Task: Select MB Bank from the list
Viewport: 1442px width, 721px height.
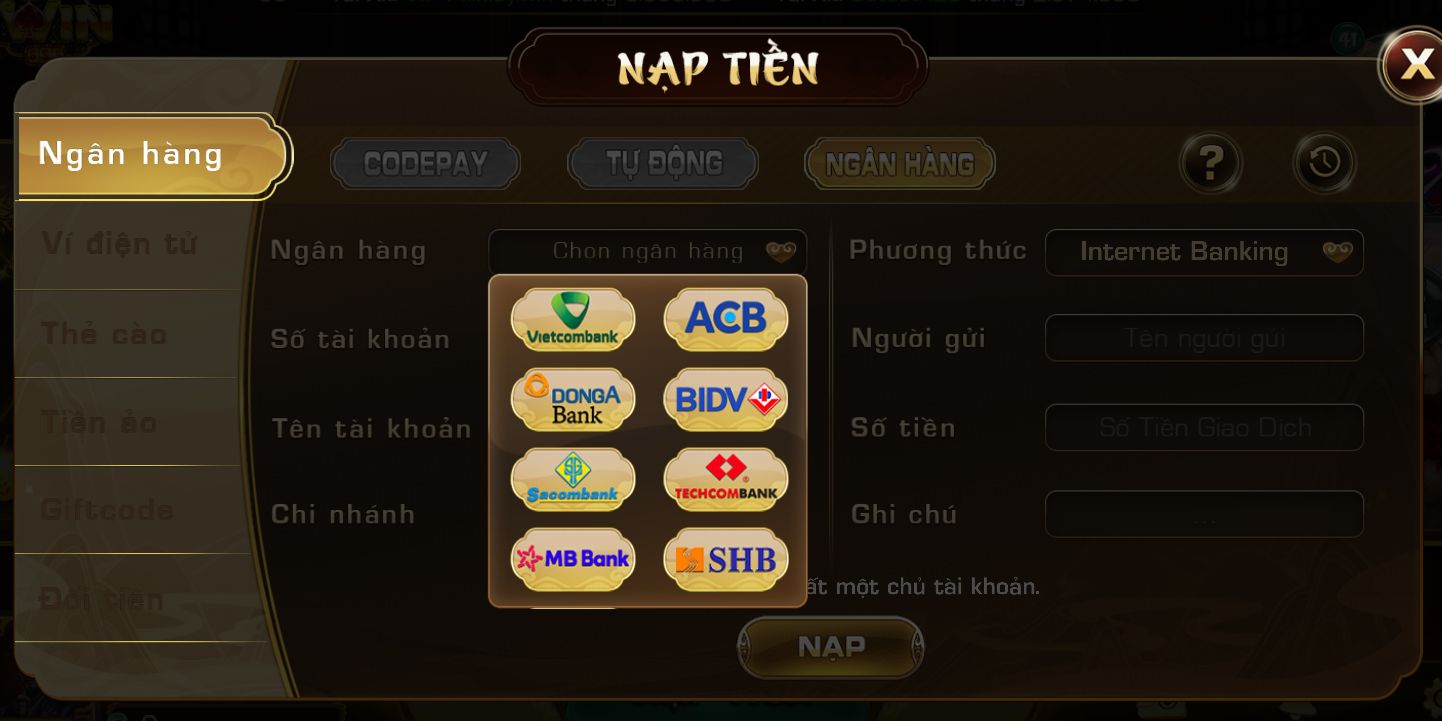Action: [x=572, y=559]
